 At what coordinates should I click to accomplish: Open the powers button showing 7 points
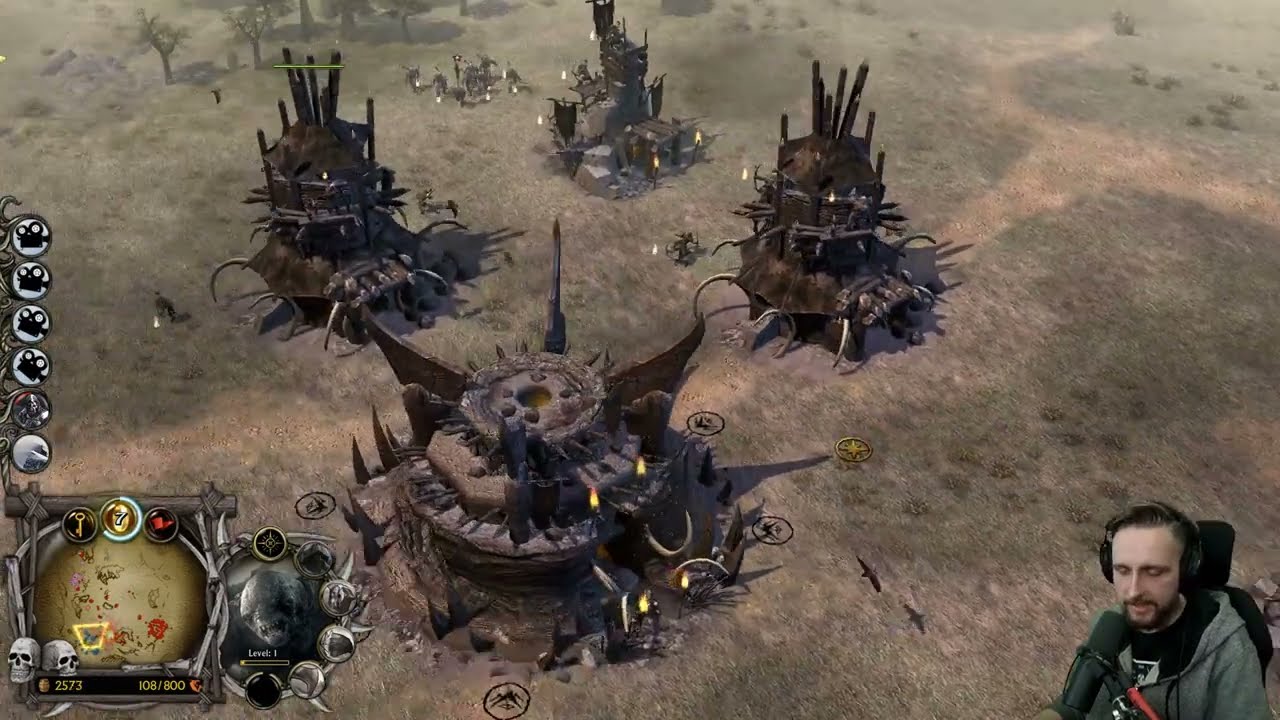[x=120, y=518]
